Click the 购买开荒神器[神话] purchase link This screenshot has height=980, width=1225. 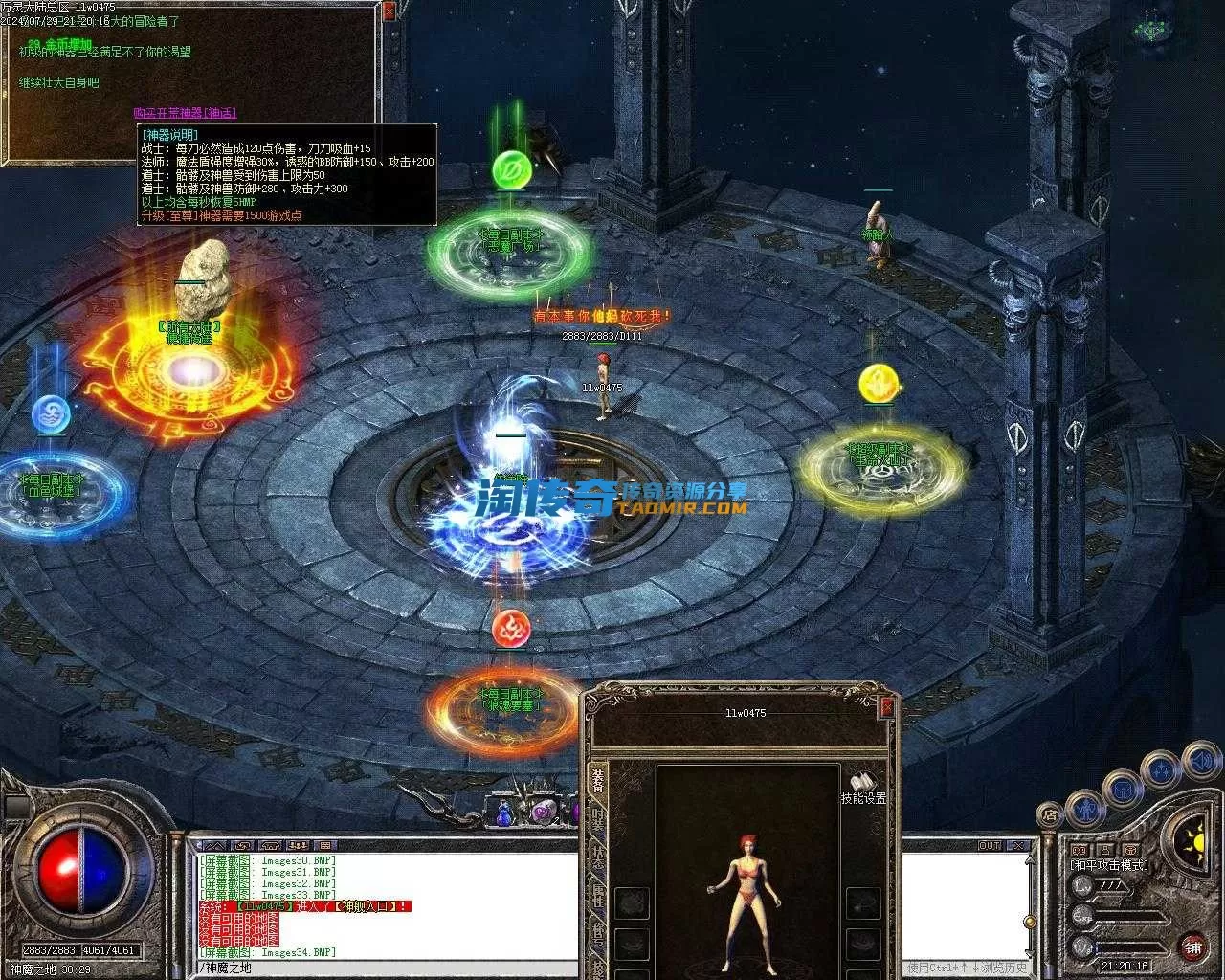click(185, 113)
